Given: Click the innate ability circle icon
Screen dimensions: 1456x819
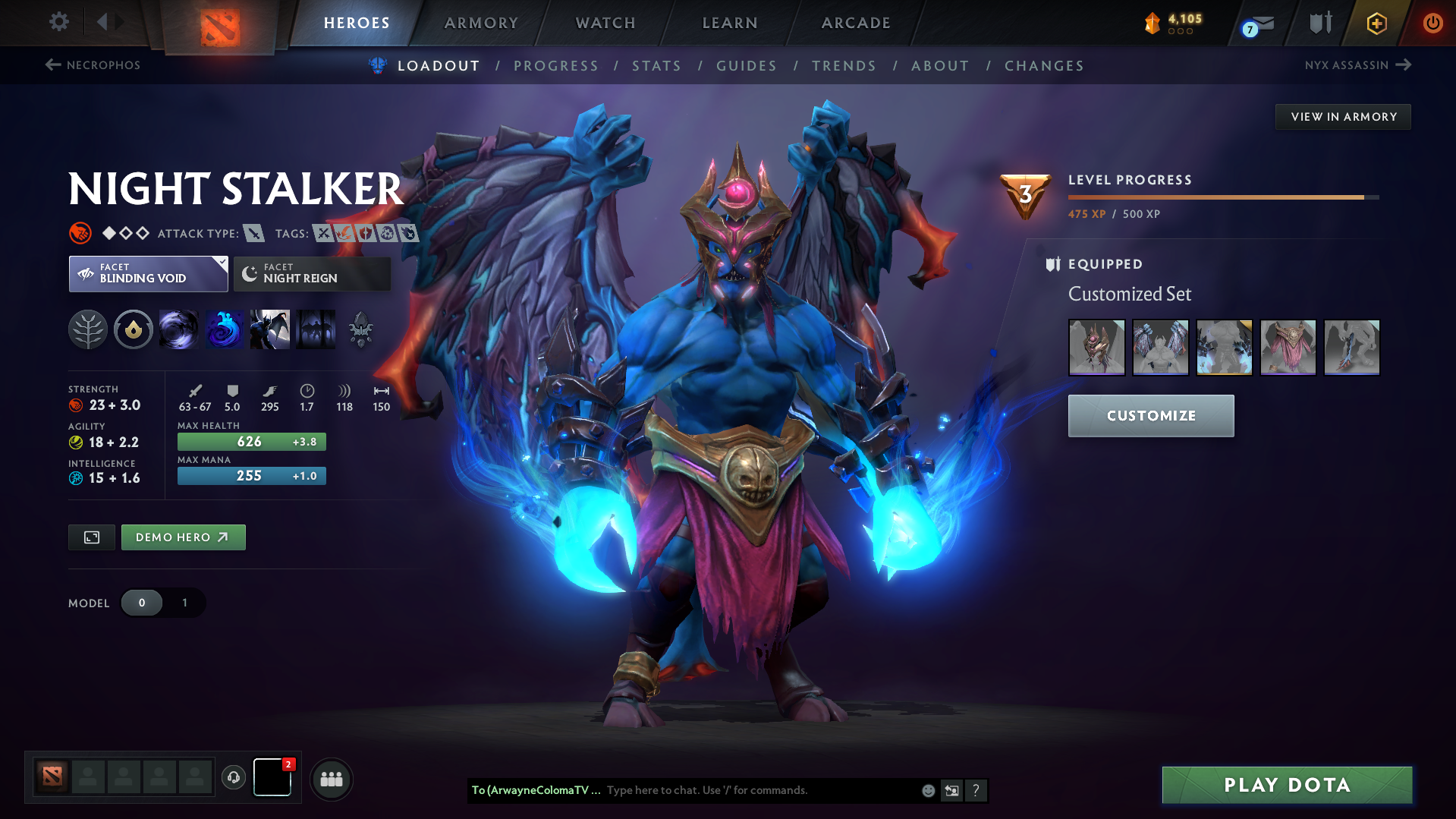Looking at the screenshot, I should (x=134, y=329).
